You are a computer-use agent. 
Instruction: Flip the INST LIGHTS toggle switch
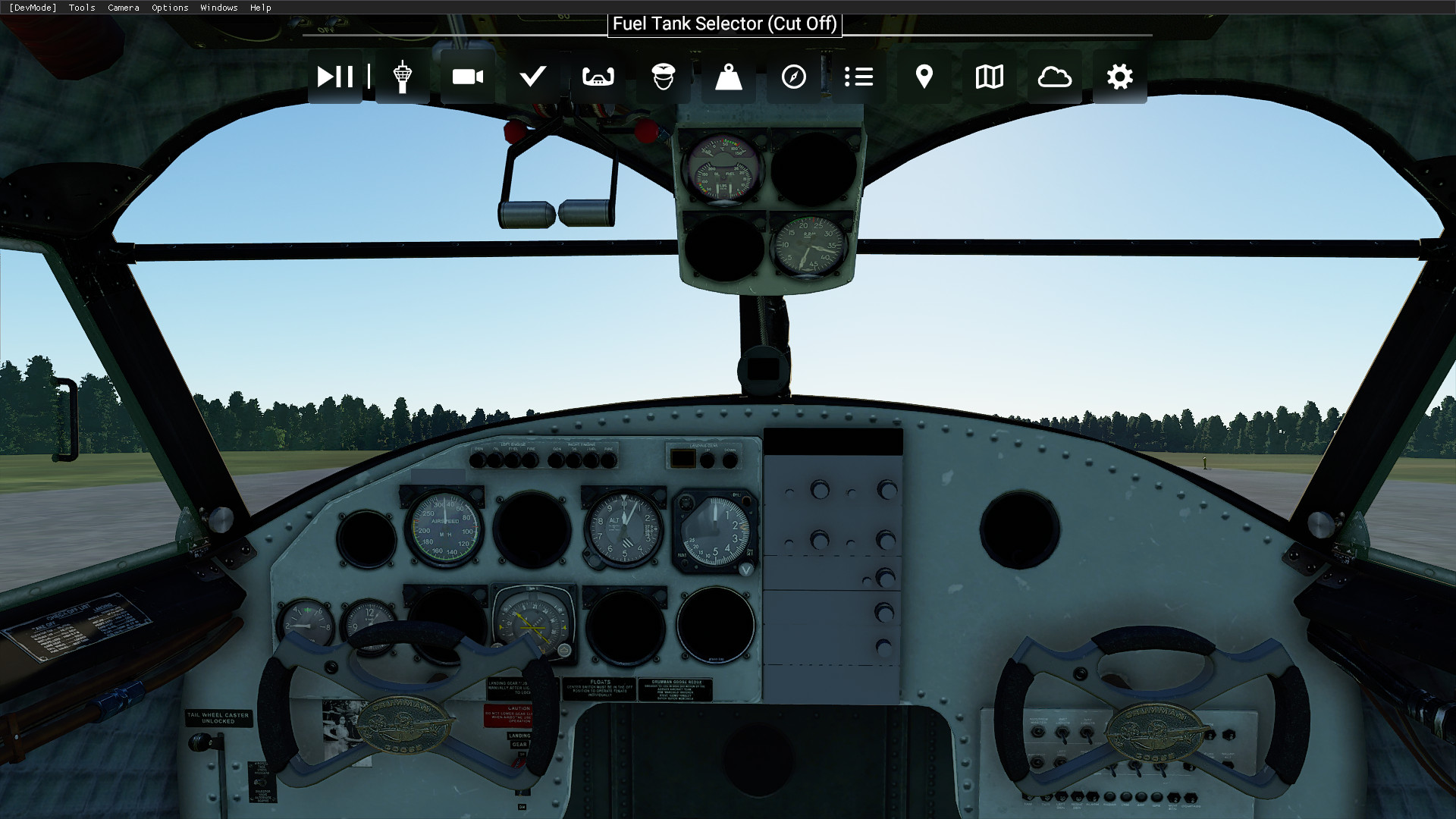(x=1062, y=733)
